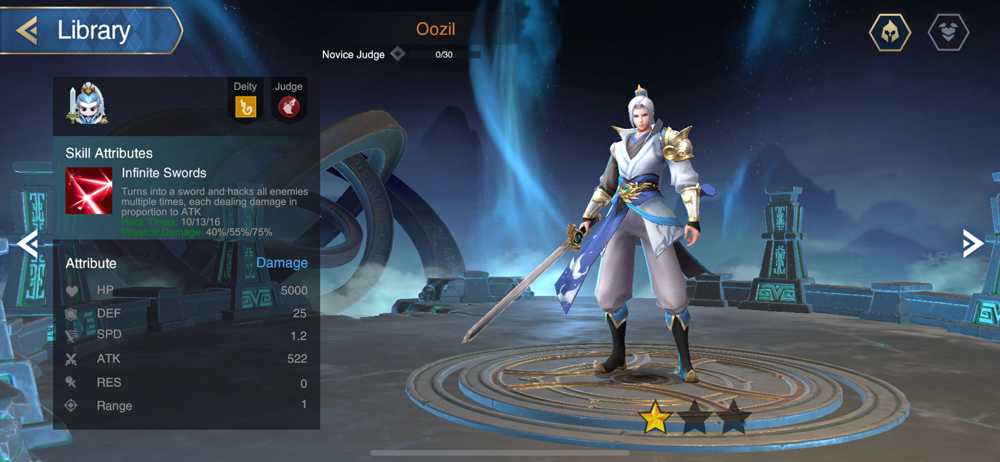The width and height of the screenshot is (1000, 462).
Task: Open the Infinite Swords skill icon
Action: (x=89, y=190)
